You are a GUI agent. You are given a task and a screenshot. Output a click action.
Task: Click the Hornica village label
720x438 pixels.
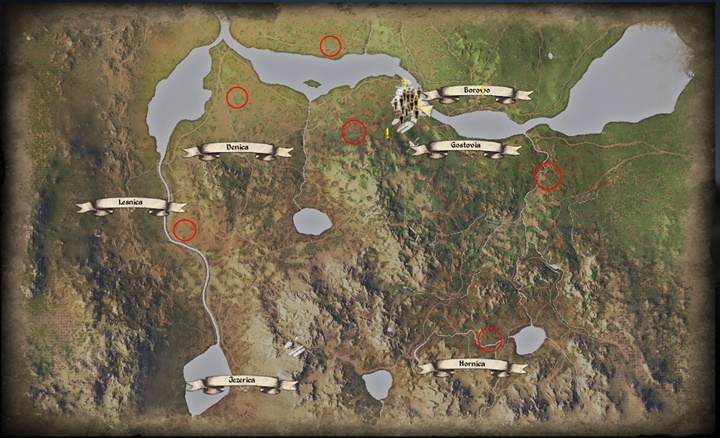[472, 366]
